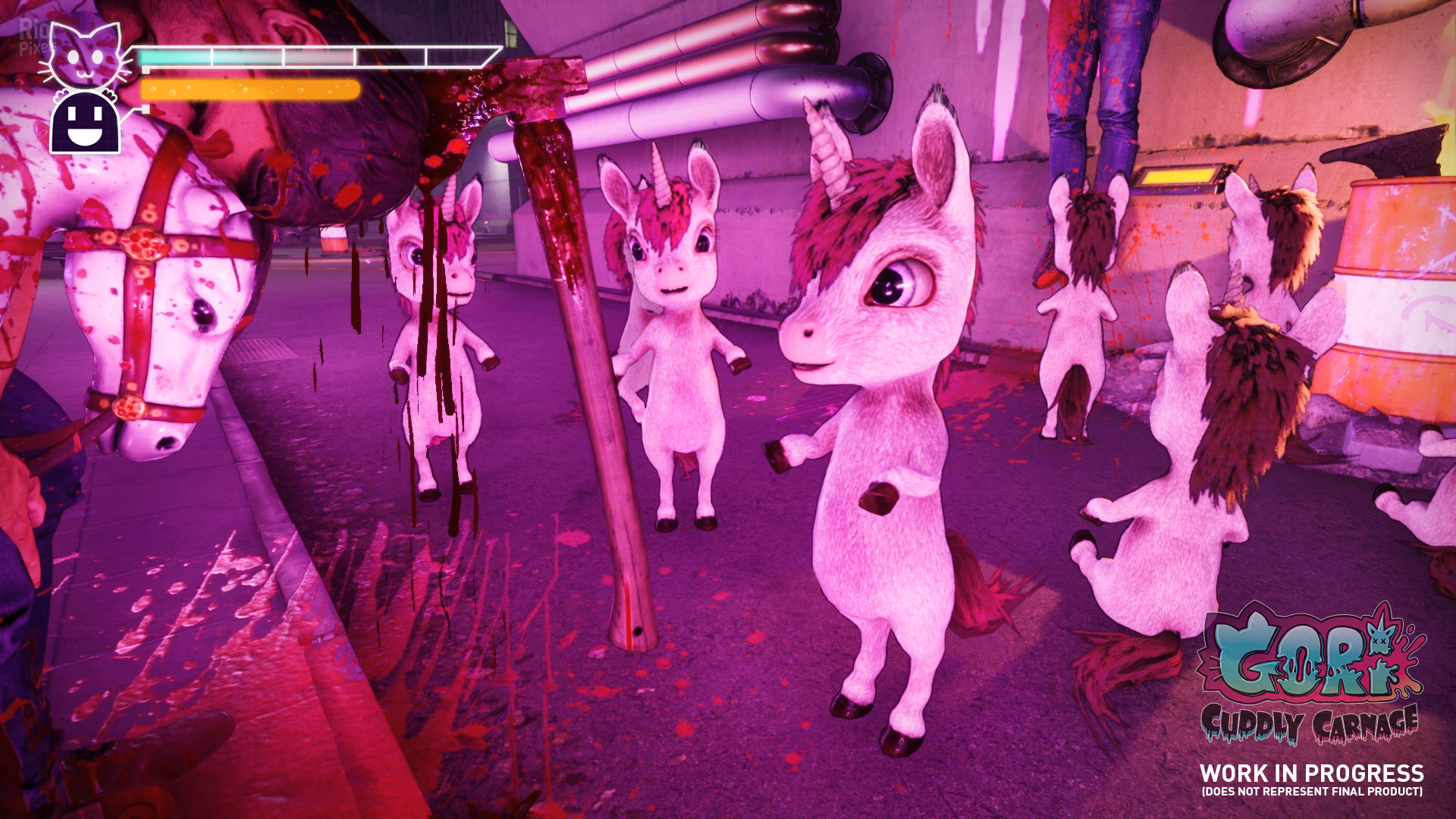The width and height of the screenshot is (1456, 819).
Task: Select the smiling hoverboard face icon
Action: [x=85, y=122]
